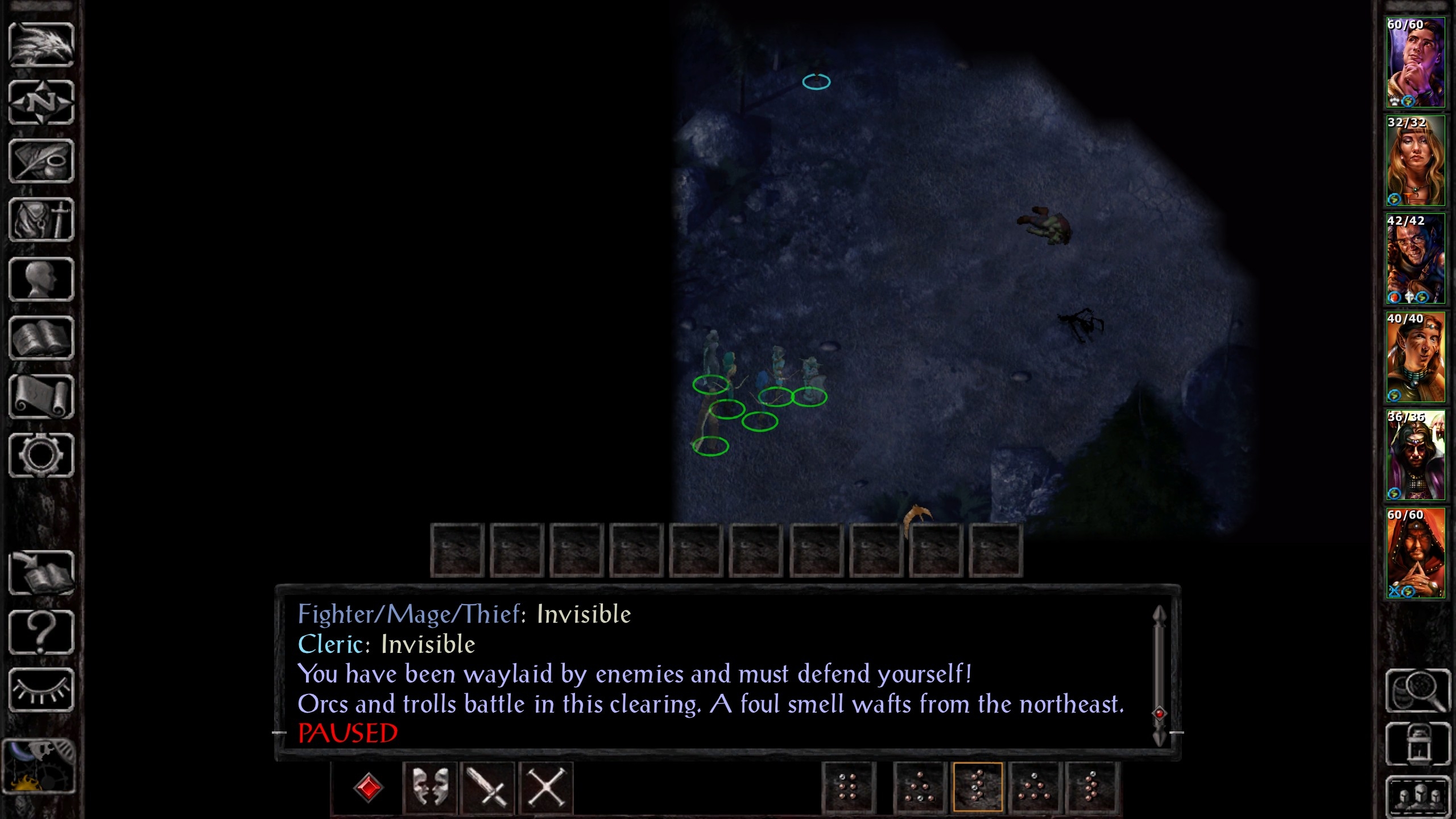Select the highlighted party formation button
Viewport: 1456px width, 819px height.
point(977,787)
